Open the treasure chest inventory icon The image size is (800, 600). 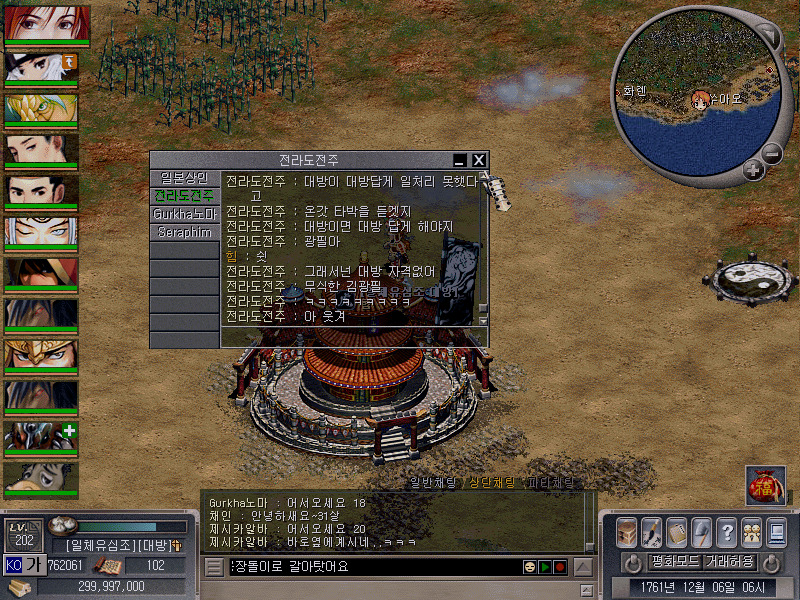click(x=626, y=531)
